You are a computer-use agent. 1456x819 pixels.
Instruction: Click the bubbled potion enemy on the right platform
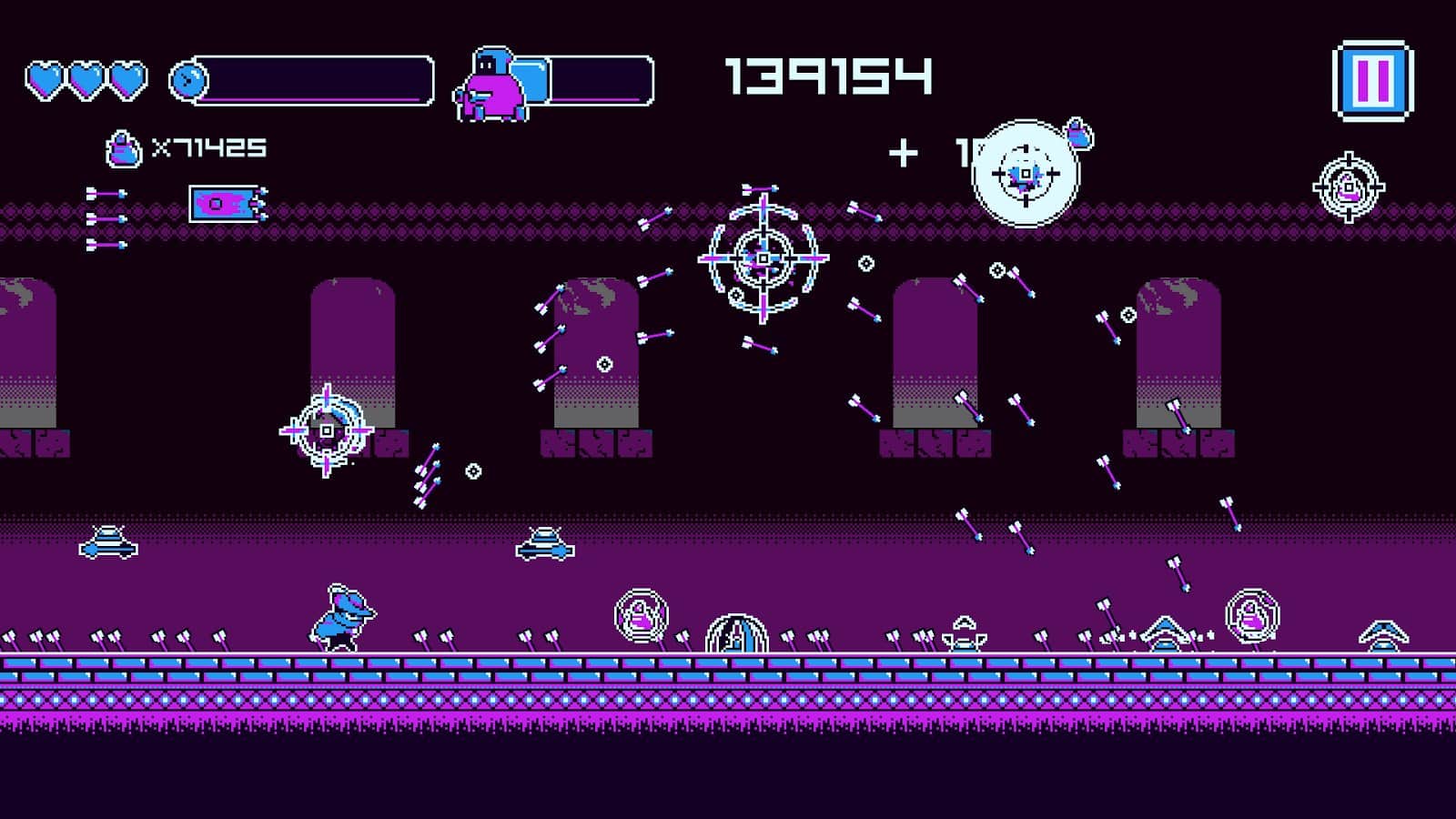pos(1251,616)
